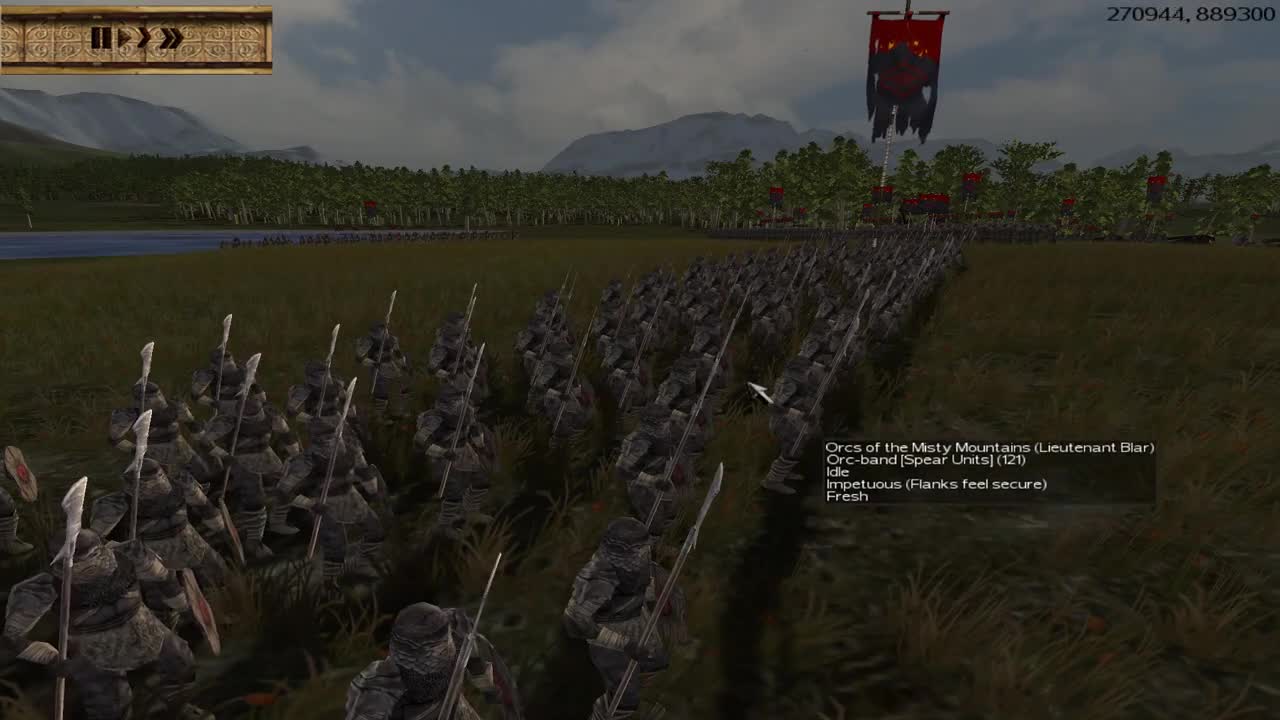Click the mouse cursor arrow over the grass
1280x720 pixels.
tap(757, 392)
